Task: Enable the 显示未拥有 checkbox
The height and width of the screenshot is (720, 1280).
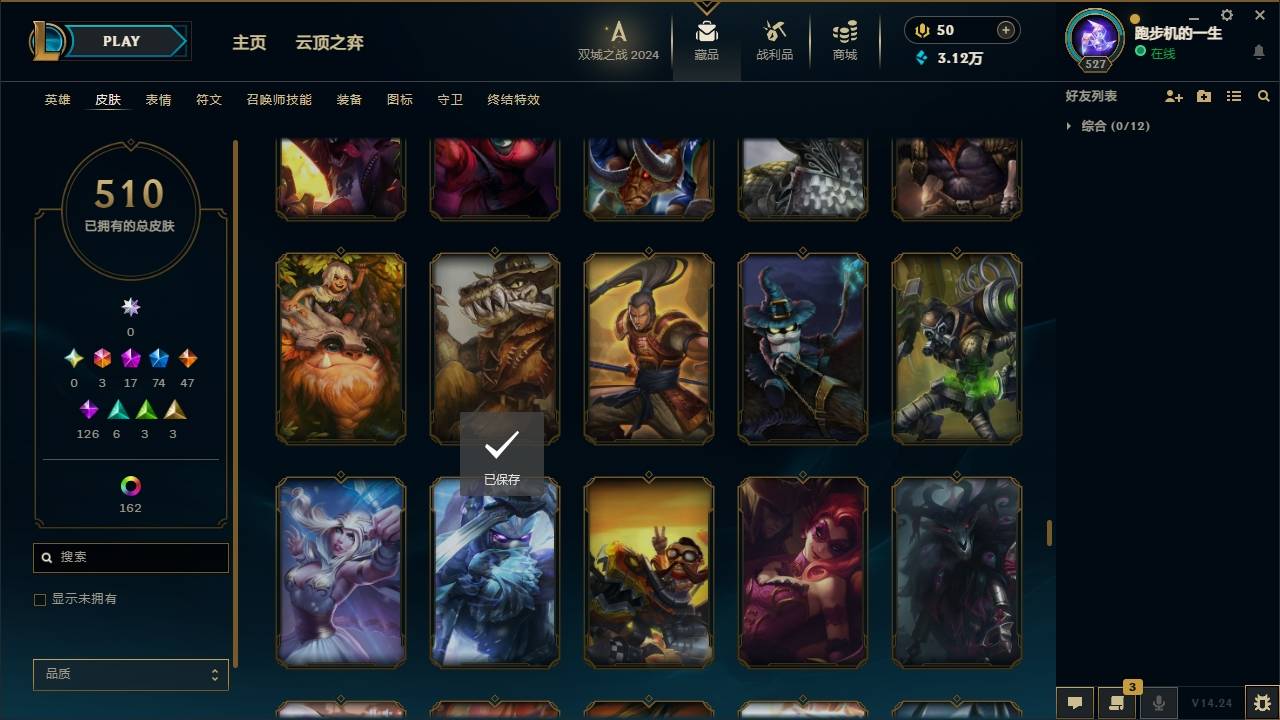Action: 40,599
